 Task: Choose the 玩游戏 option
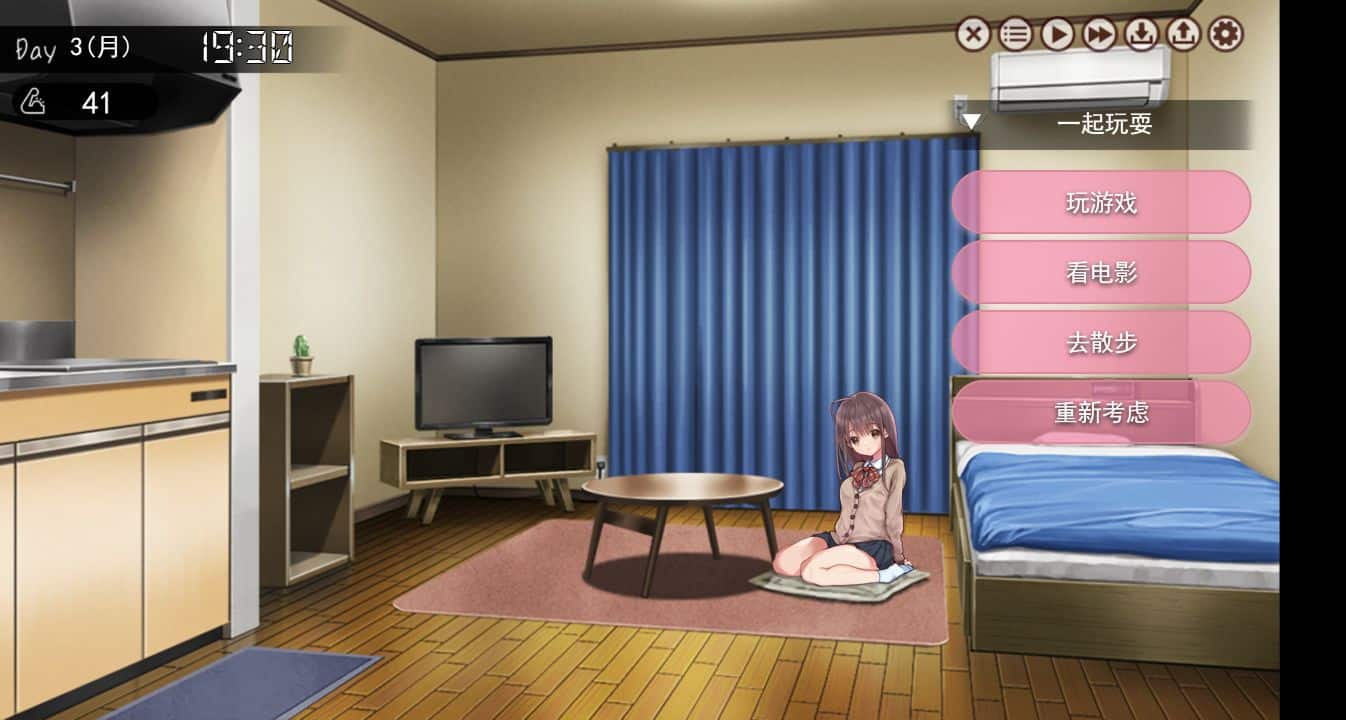1101,203
